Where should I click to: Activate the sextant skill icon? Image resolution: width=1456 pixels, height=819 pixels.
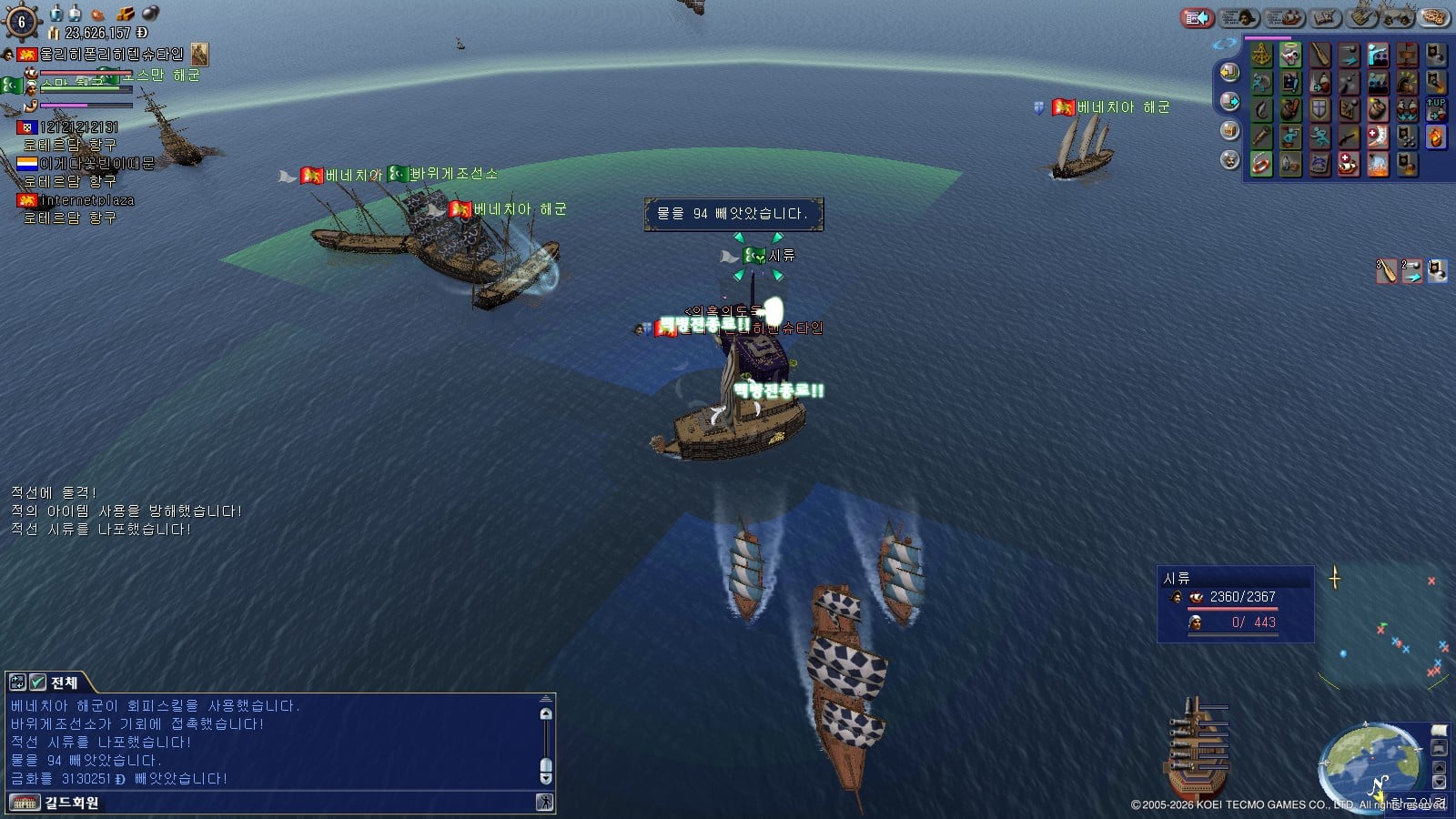(1261, 56)
